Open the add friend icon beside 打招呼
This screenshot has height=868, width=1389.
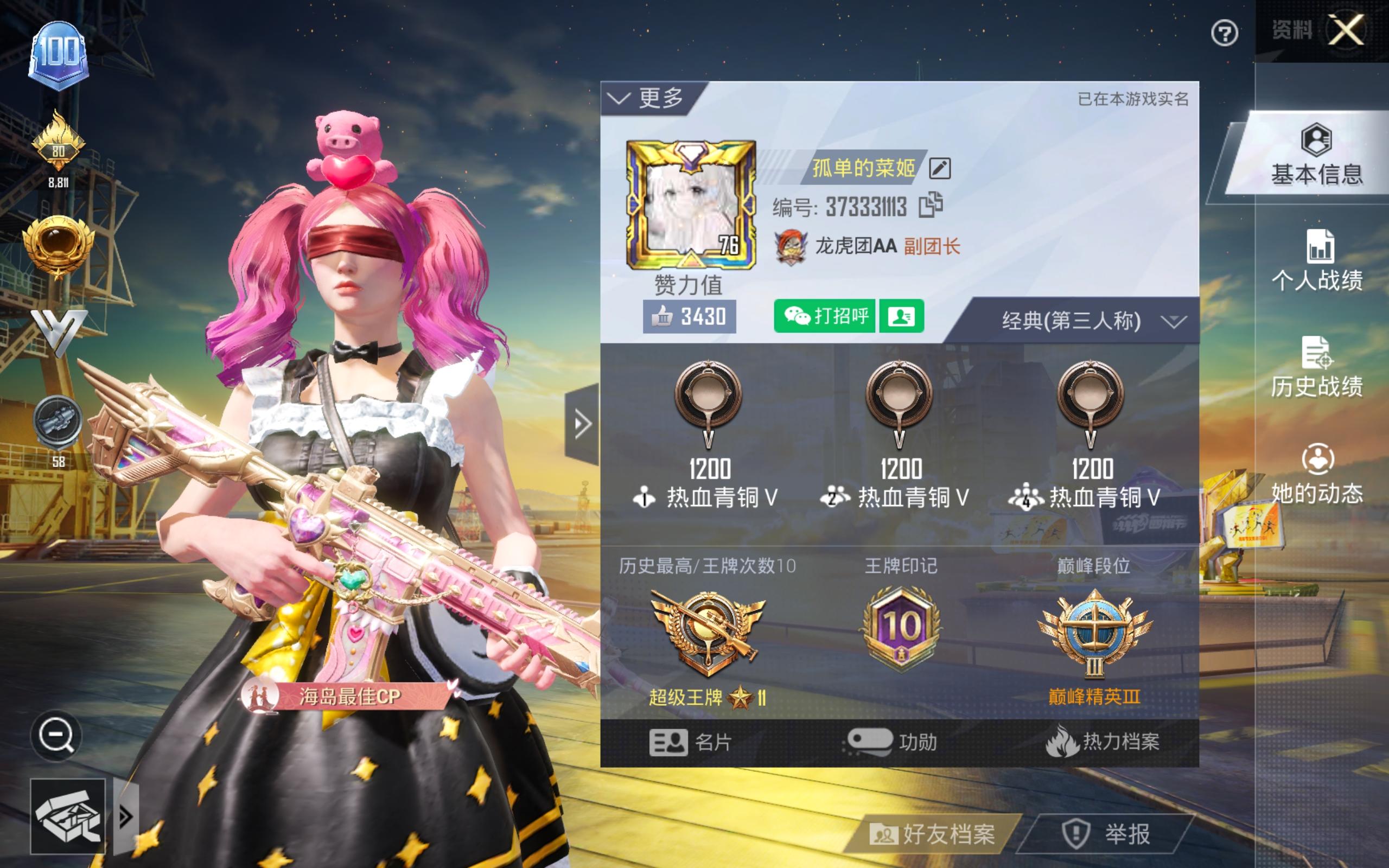(901, 316)
